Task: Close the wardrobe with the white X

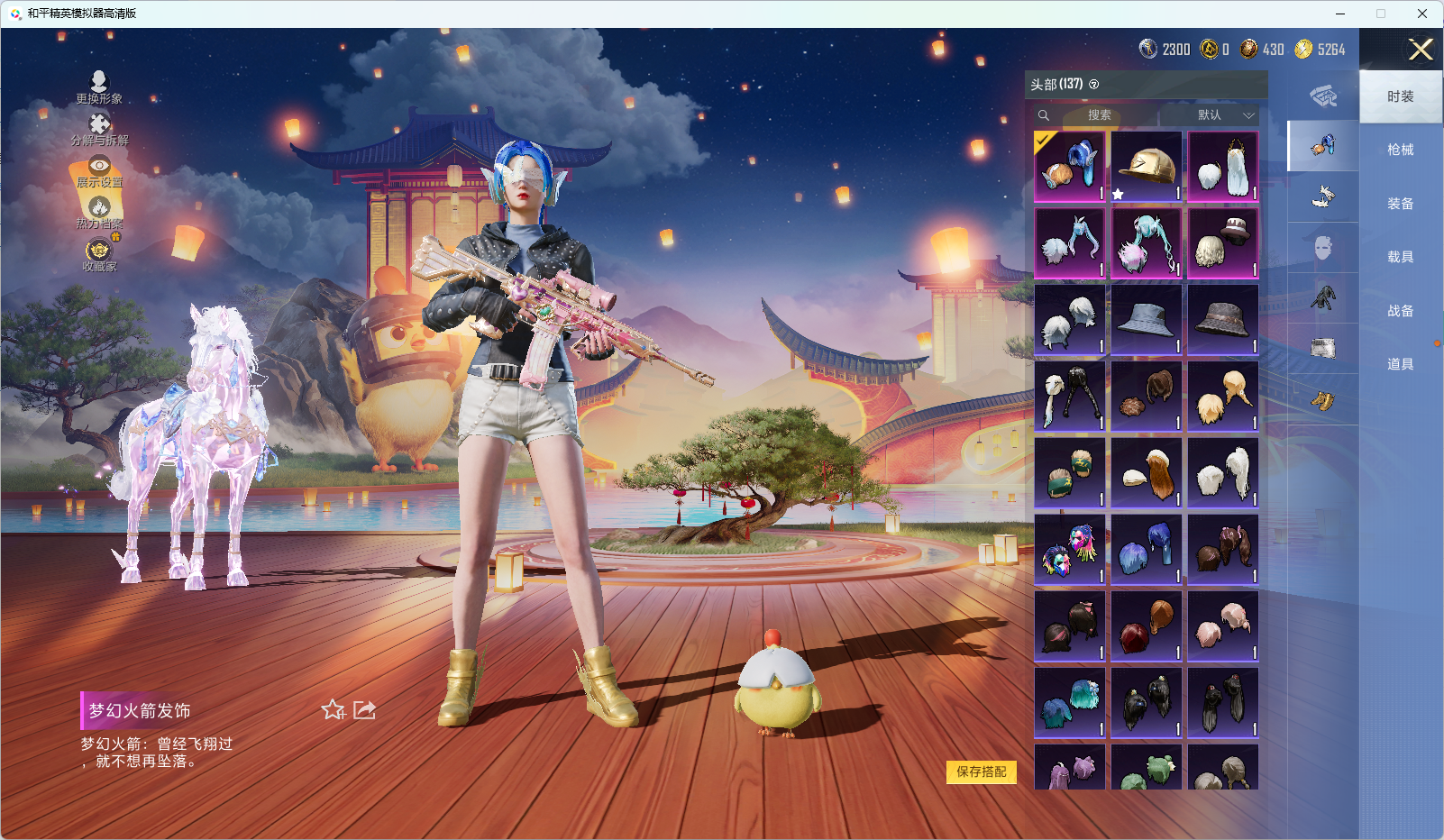Action: 1421,50
